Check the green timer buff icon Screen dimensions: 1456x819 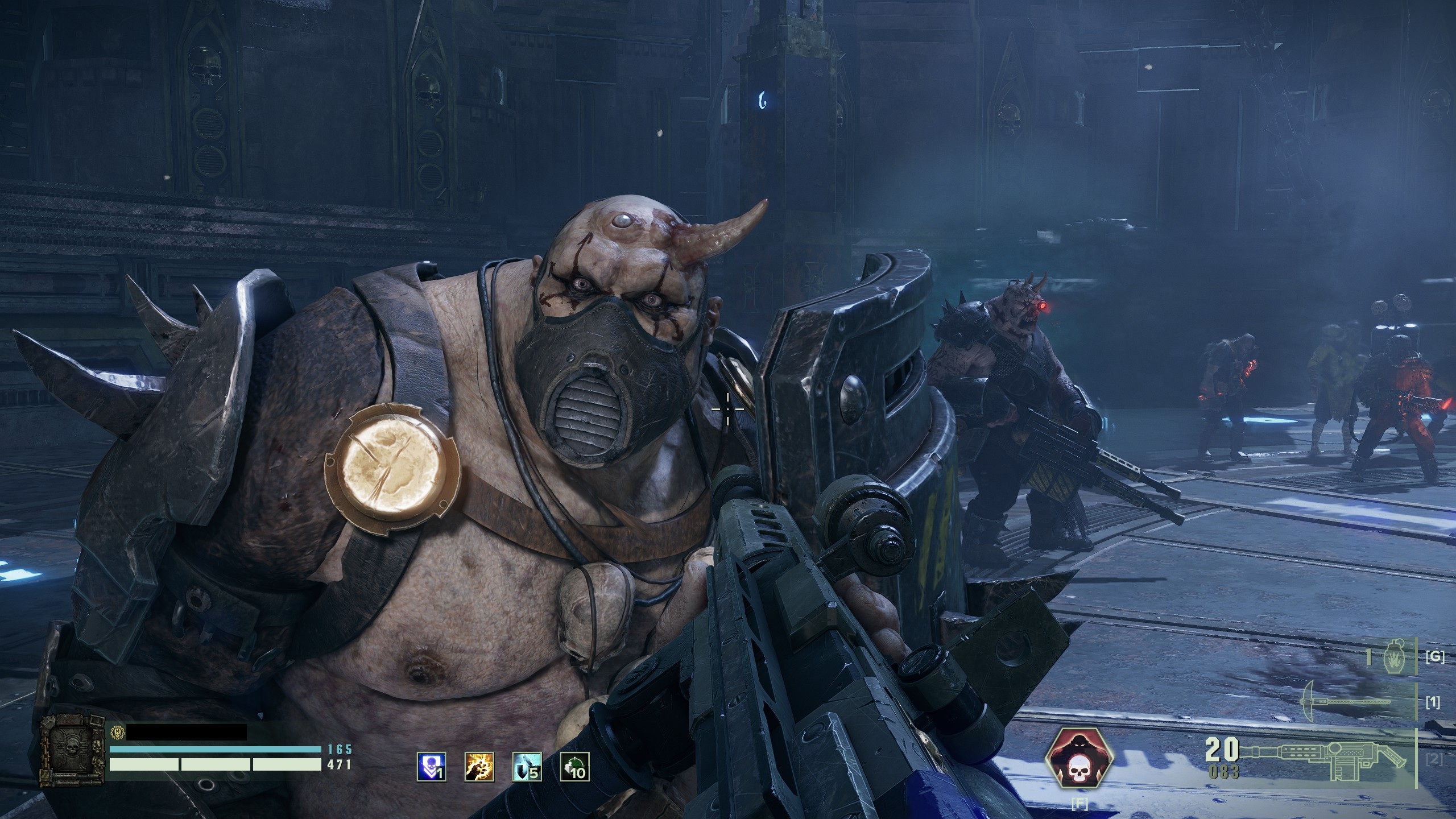(x=574, y=767)
